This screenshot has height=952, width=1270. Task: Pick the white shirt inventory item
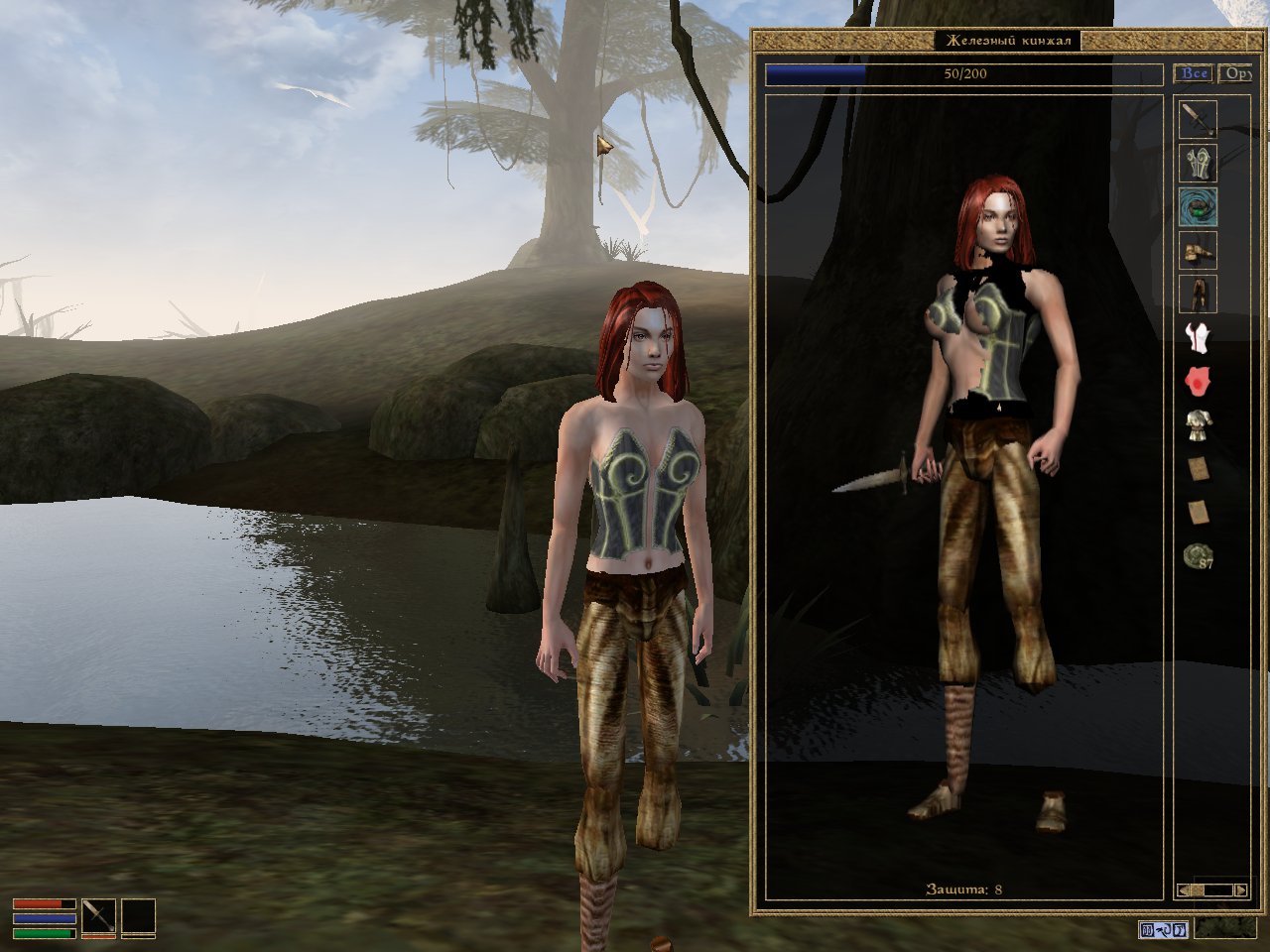click(1198, 338)
